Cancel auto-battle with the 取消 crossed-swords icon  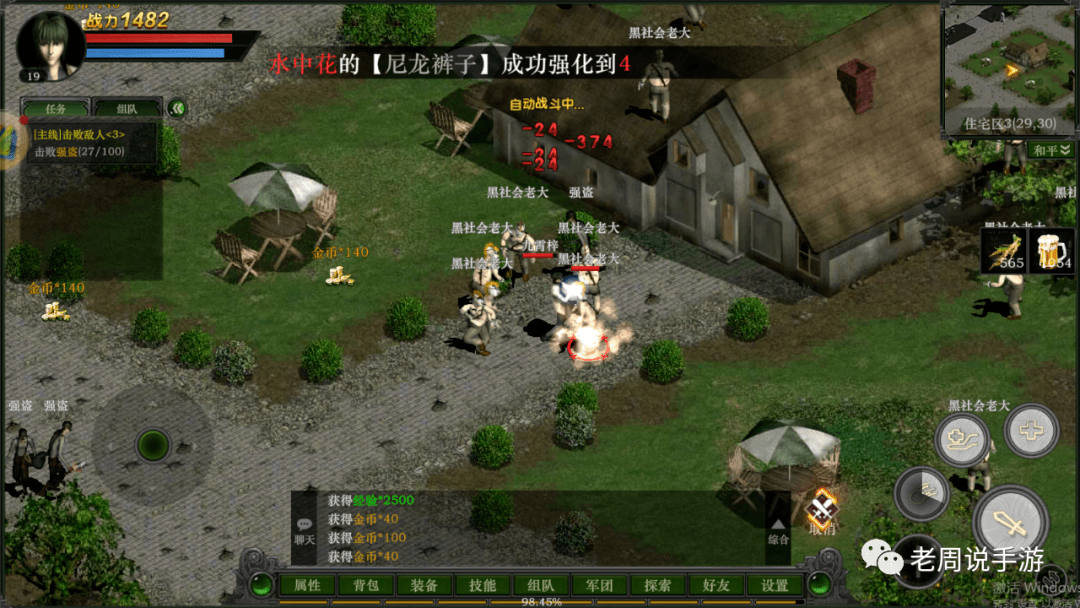pos(824,512)
